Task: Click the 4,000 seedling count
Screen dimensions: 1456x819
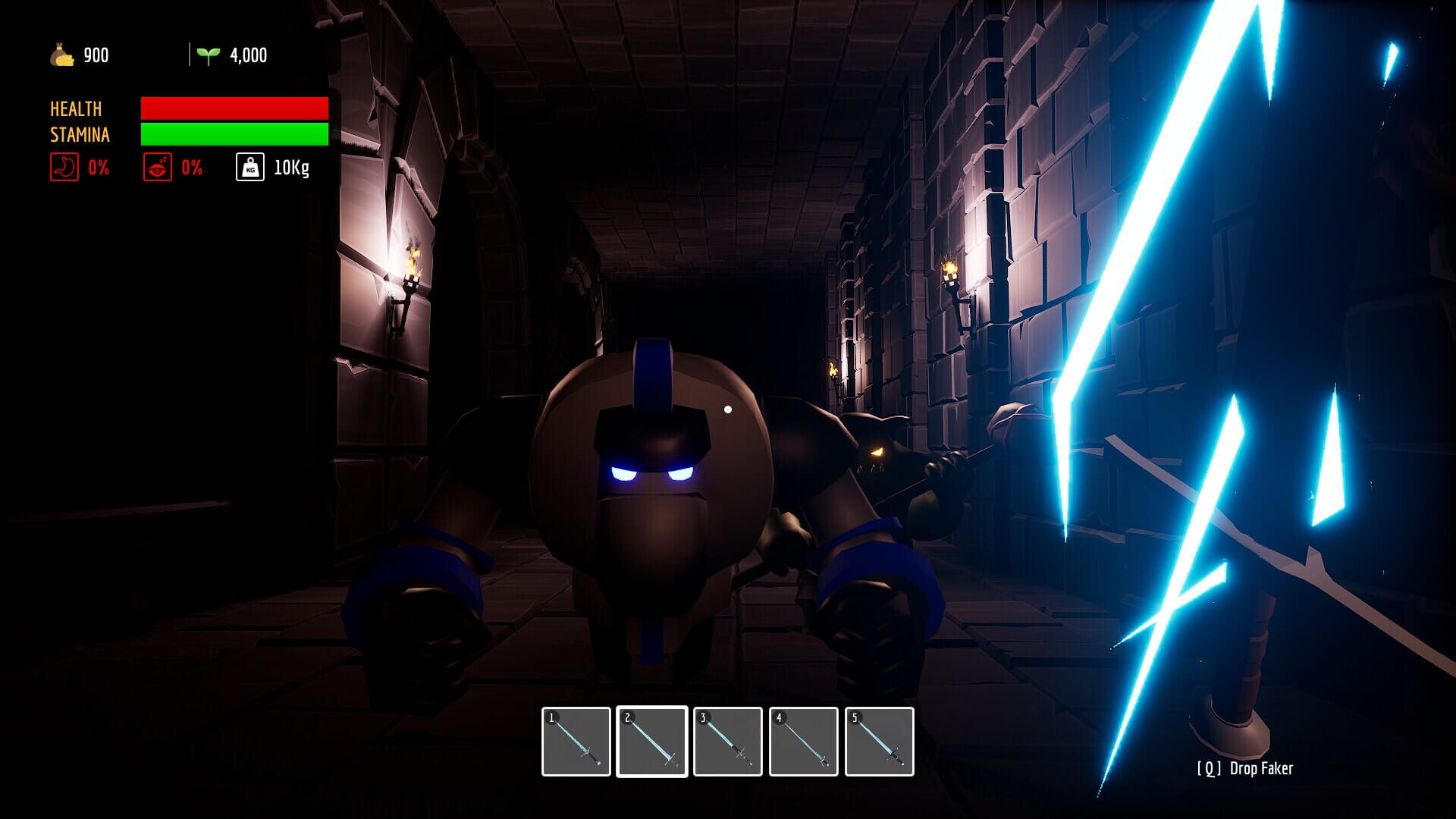Action: pos(247,54)
